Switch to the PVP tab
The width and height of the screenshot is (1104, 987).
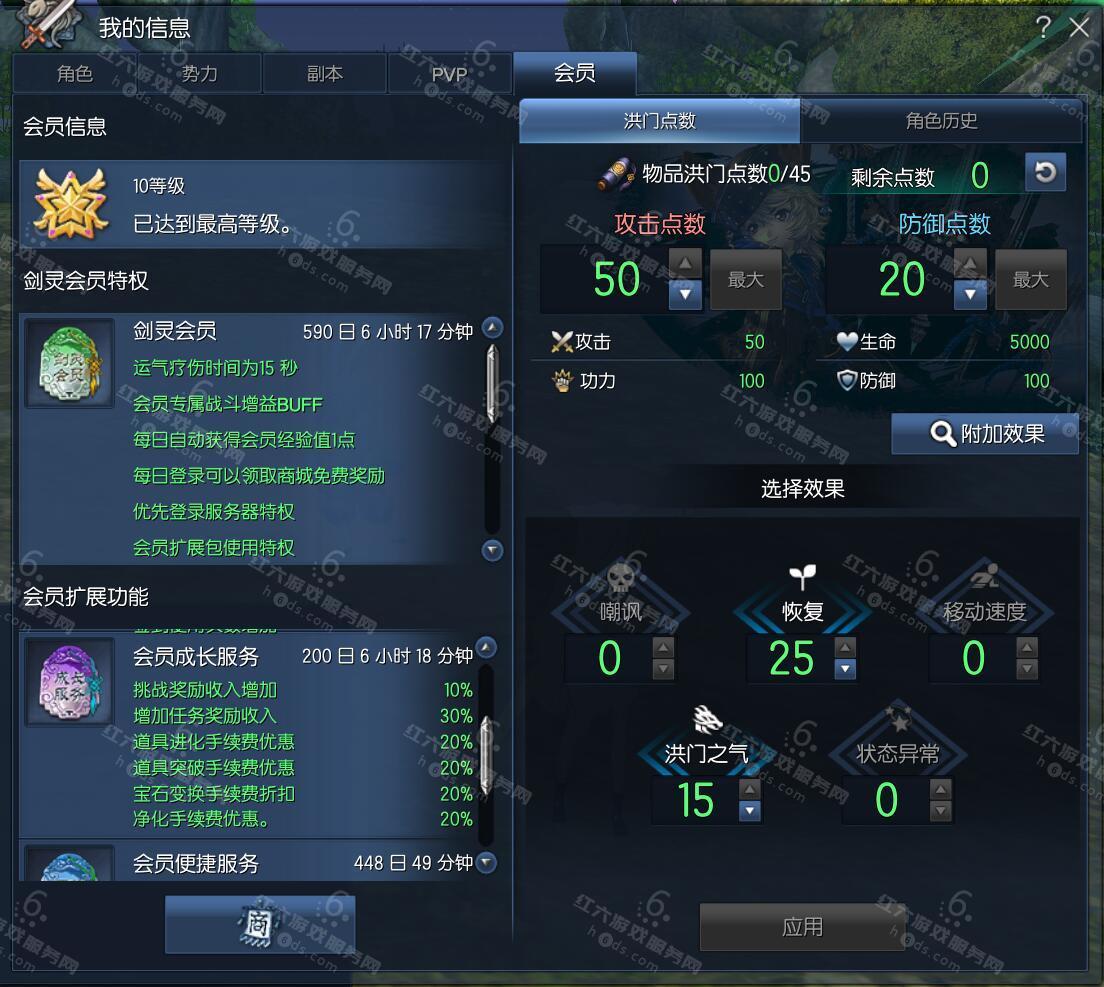449,74
